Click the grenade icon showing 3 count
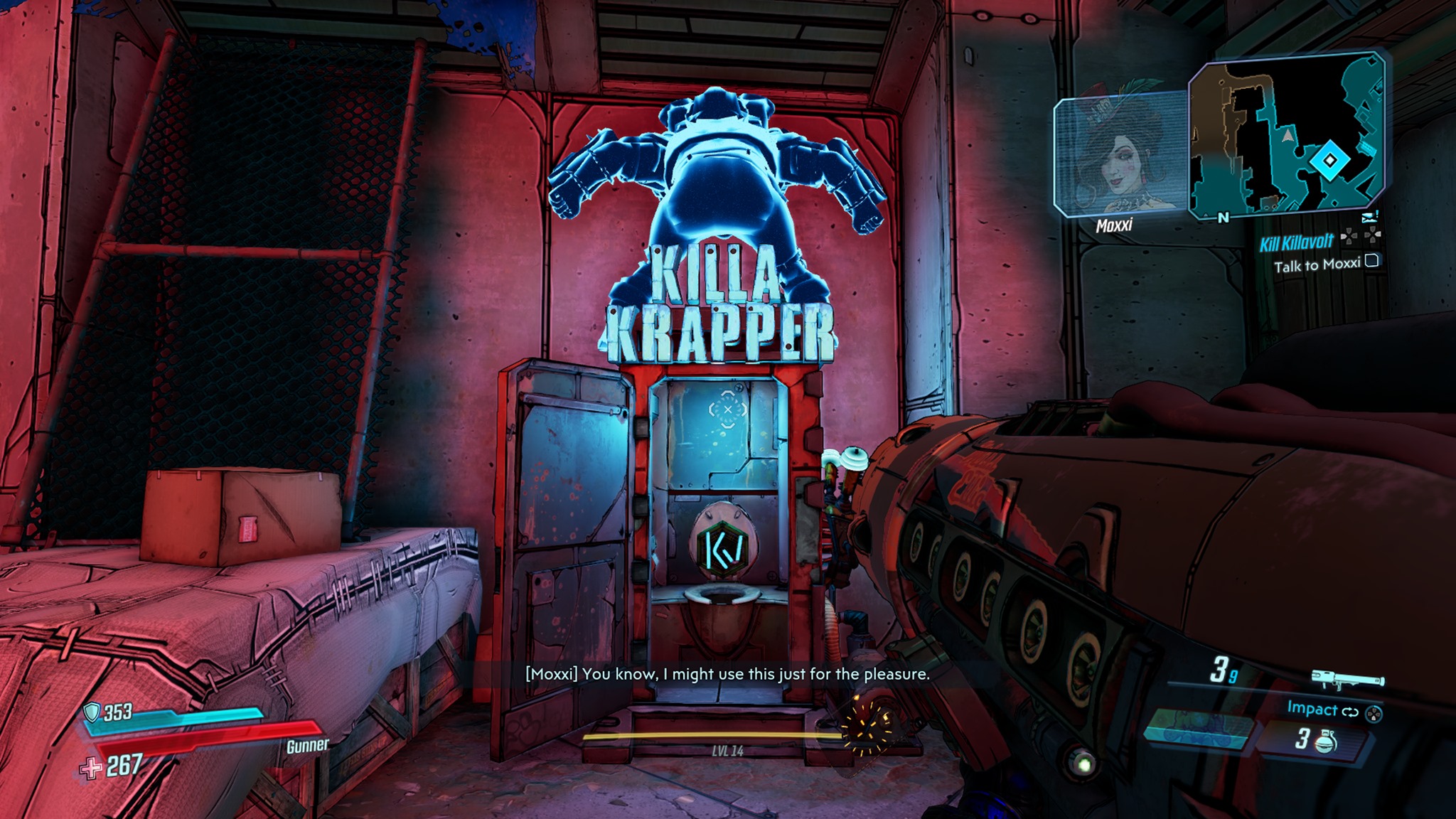 (x=1325, y=744)
